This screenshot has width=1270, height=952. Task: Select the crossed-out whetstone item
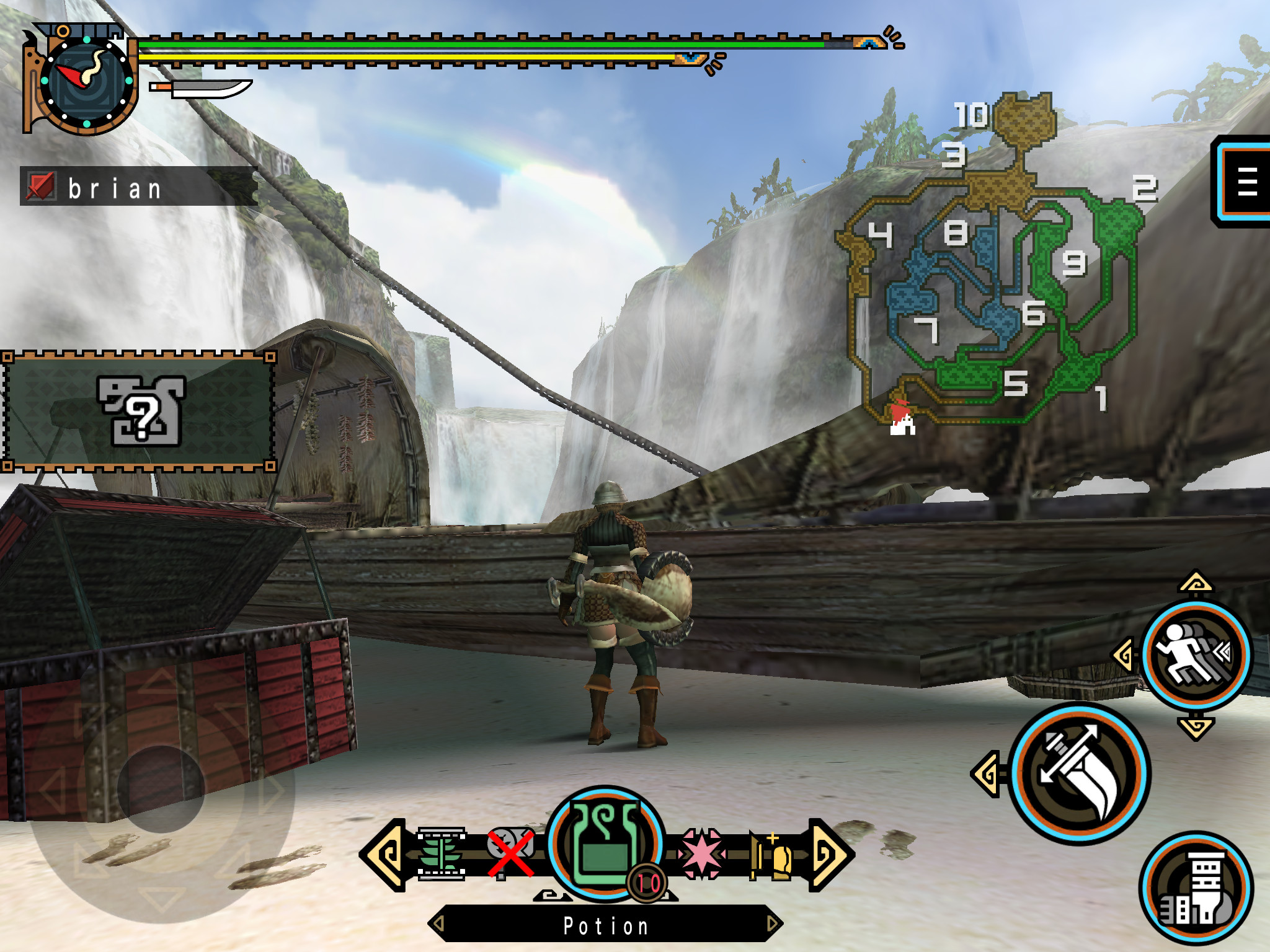510,853
